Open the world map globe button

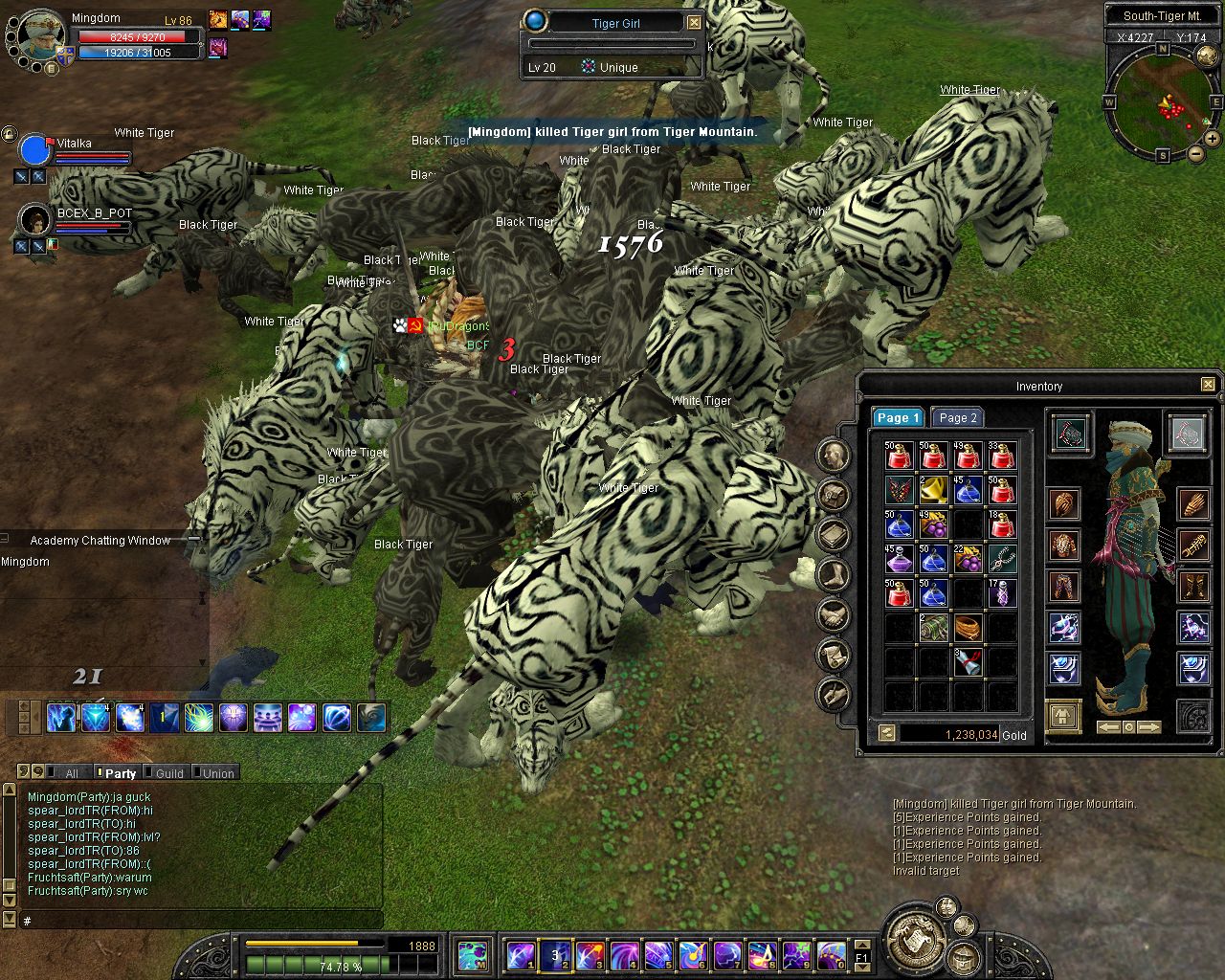[1207, 57]
